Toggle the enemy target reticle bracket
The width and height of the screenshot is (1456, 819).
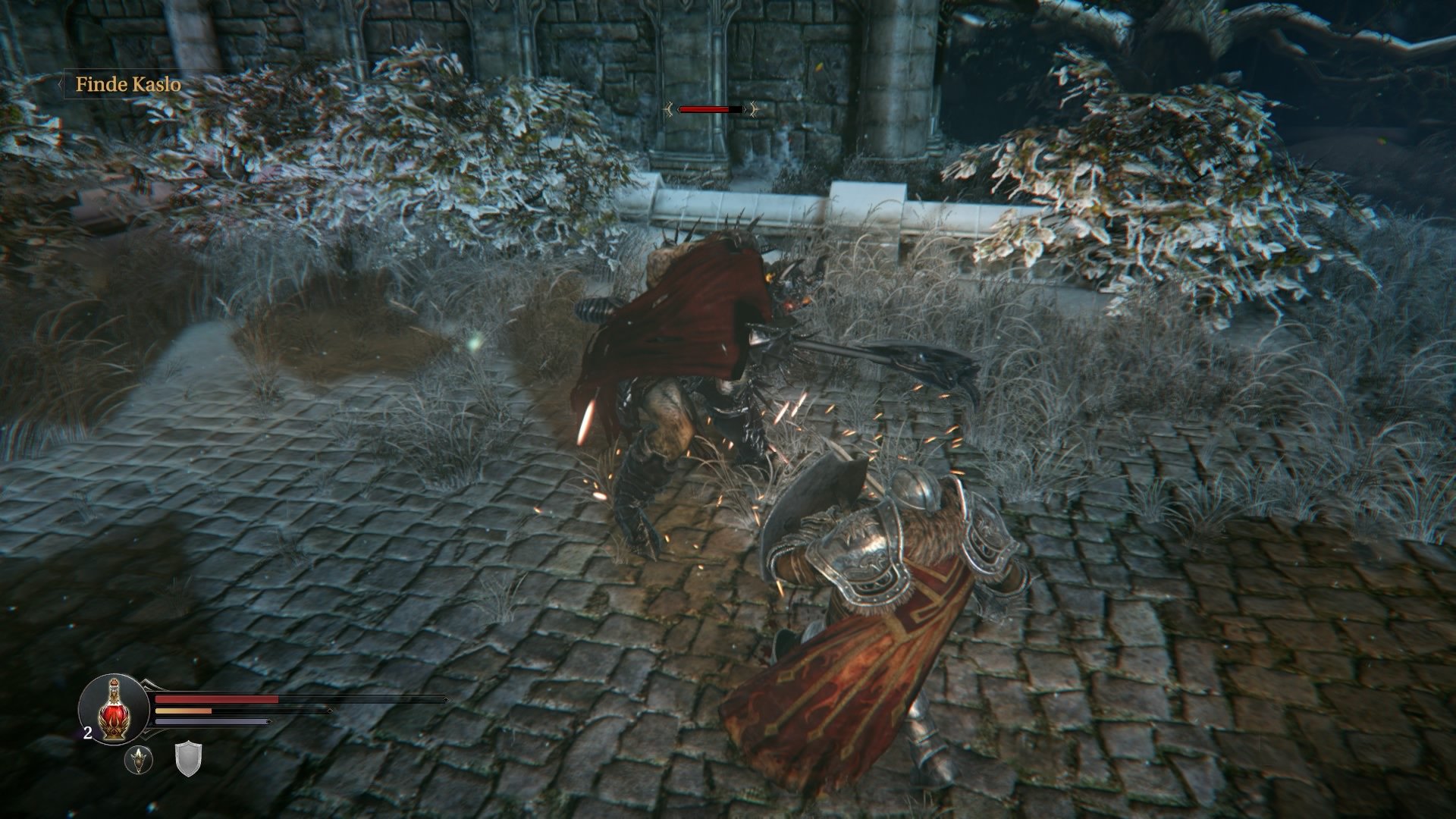click(x=679, y=110)
